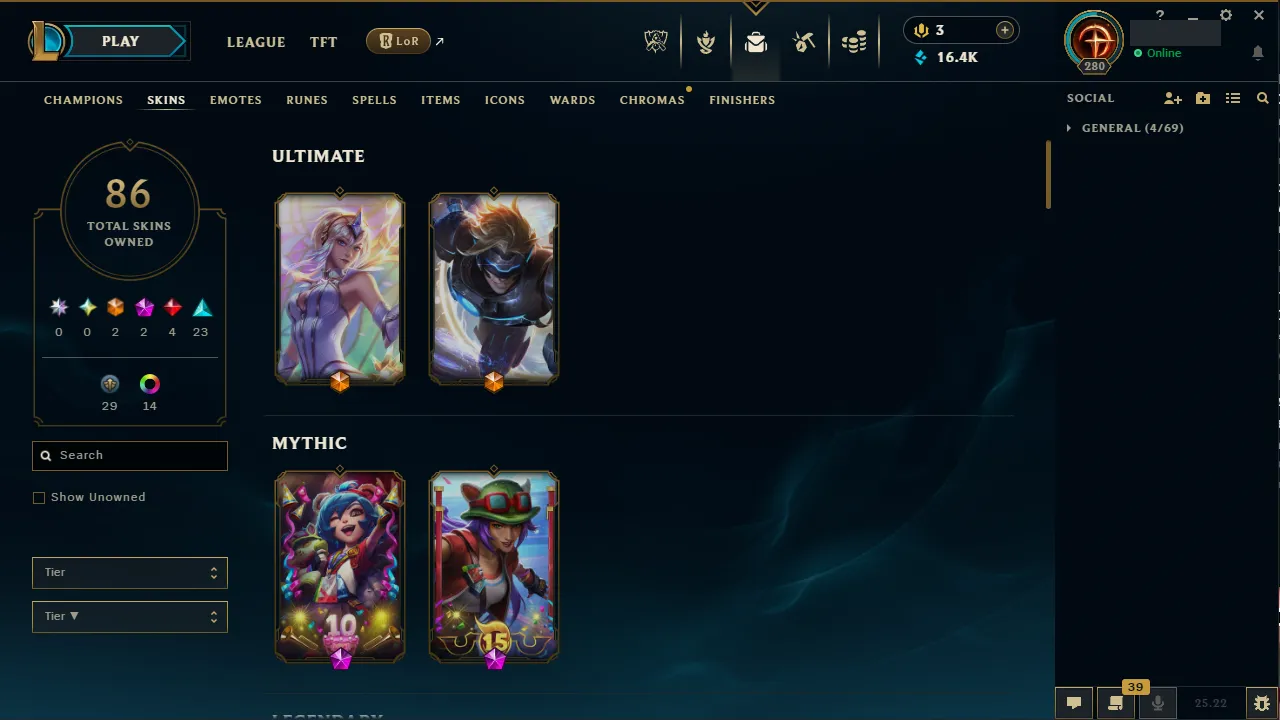This screenshot has height=720, width=1280.
Task: Open the Add Friend icon in Social panel
Action: (x=1172, y=98)
